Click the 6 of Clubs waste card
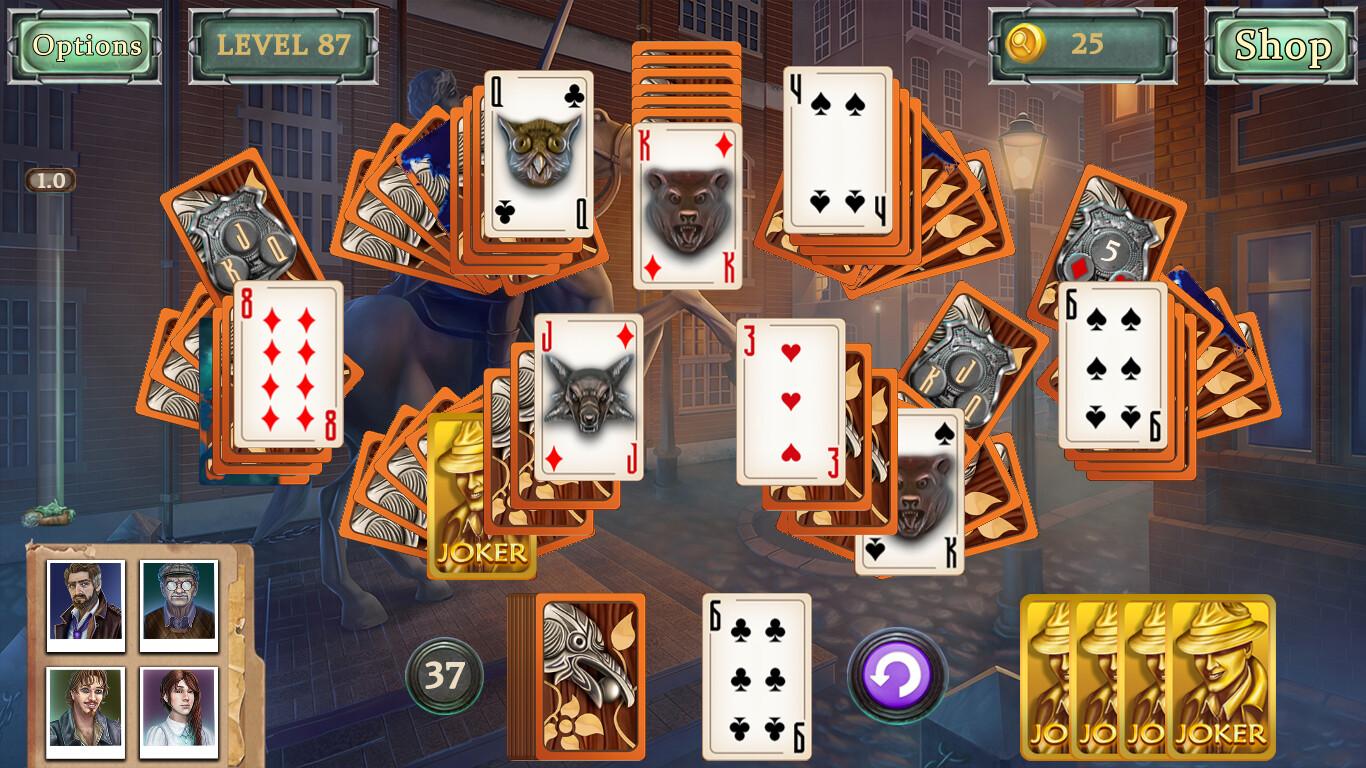The height and width of the screenshot is (768, 1366). tap(755, 675)
